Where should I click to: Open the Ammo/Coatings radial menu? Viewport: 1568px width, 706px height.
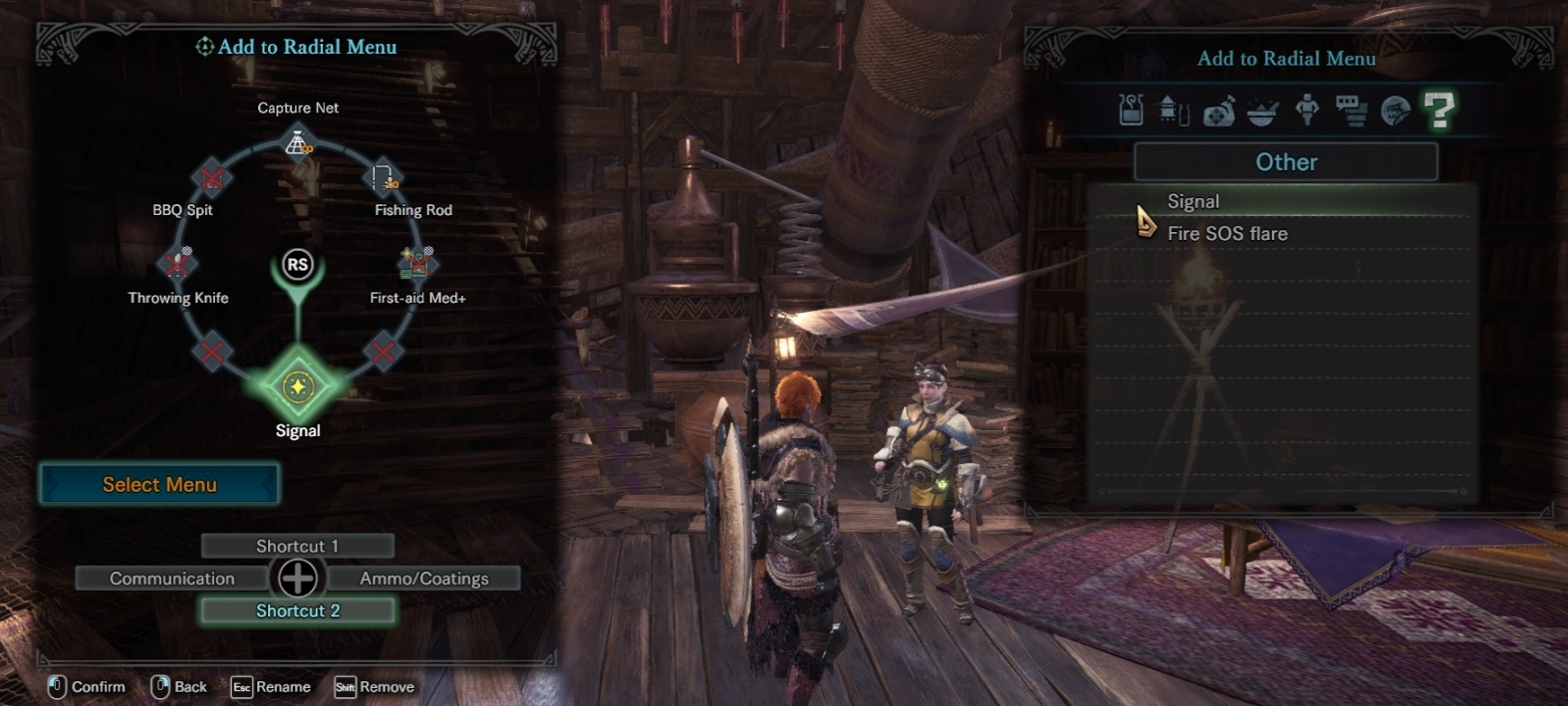point(424,579)
